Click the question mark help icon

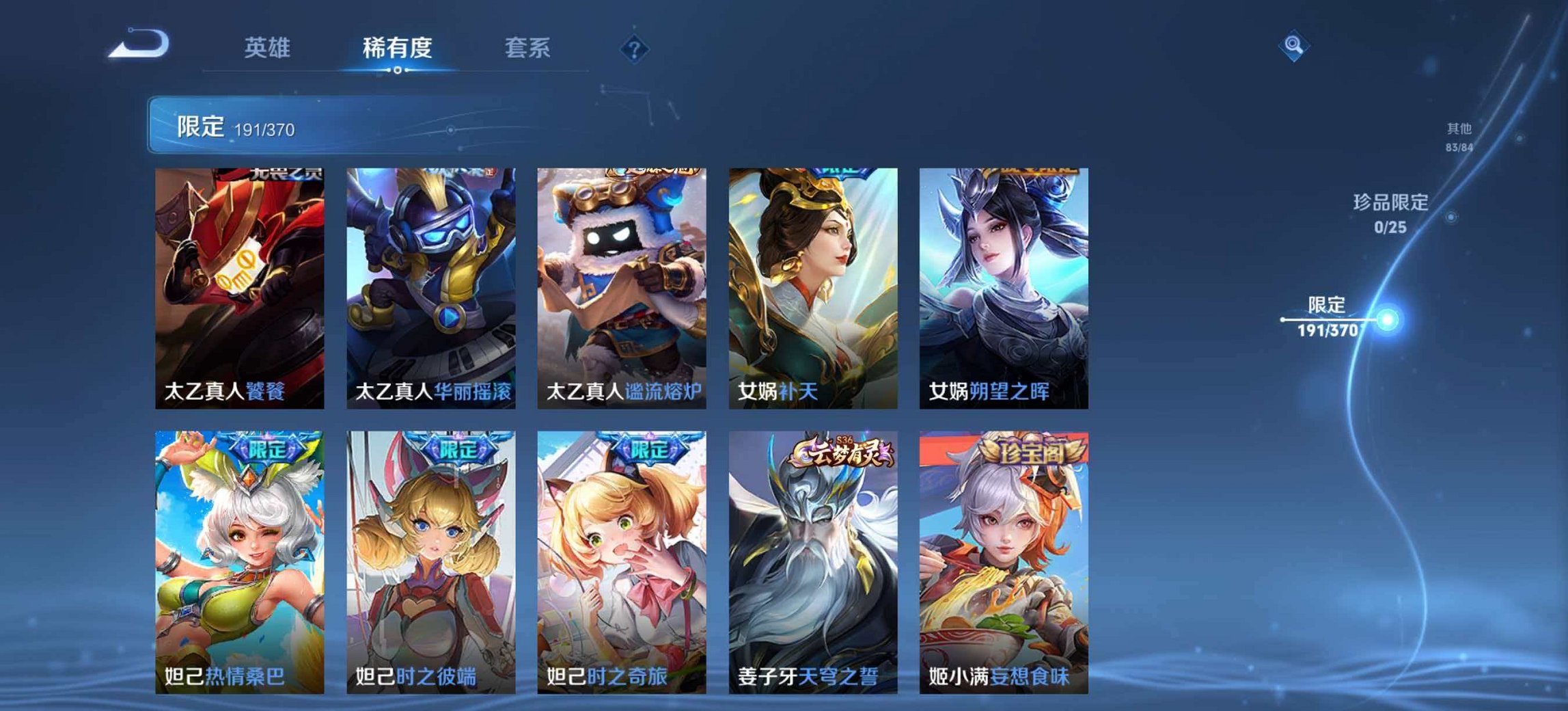point(634,49)
